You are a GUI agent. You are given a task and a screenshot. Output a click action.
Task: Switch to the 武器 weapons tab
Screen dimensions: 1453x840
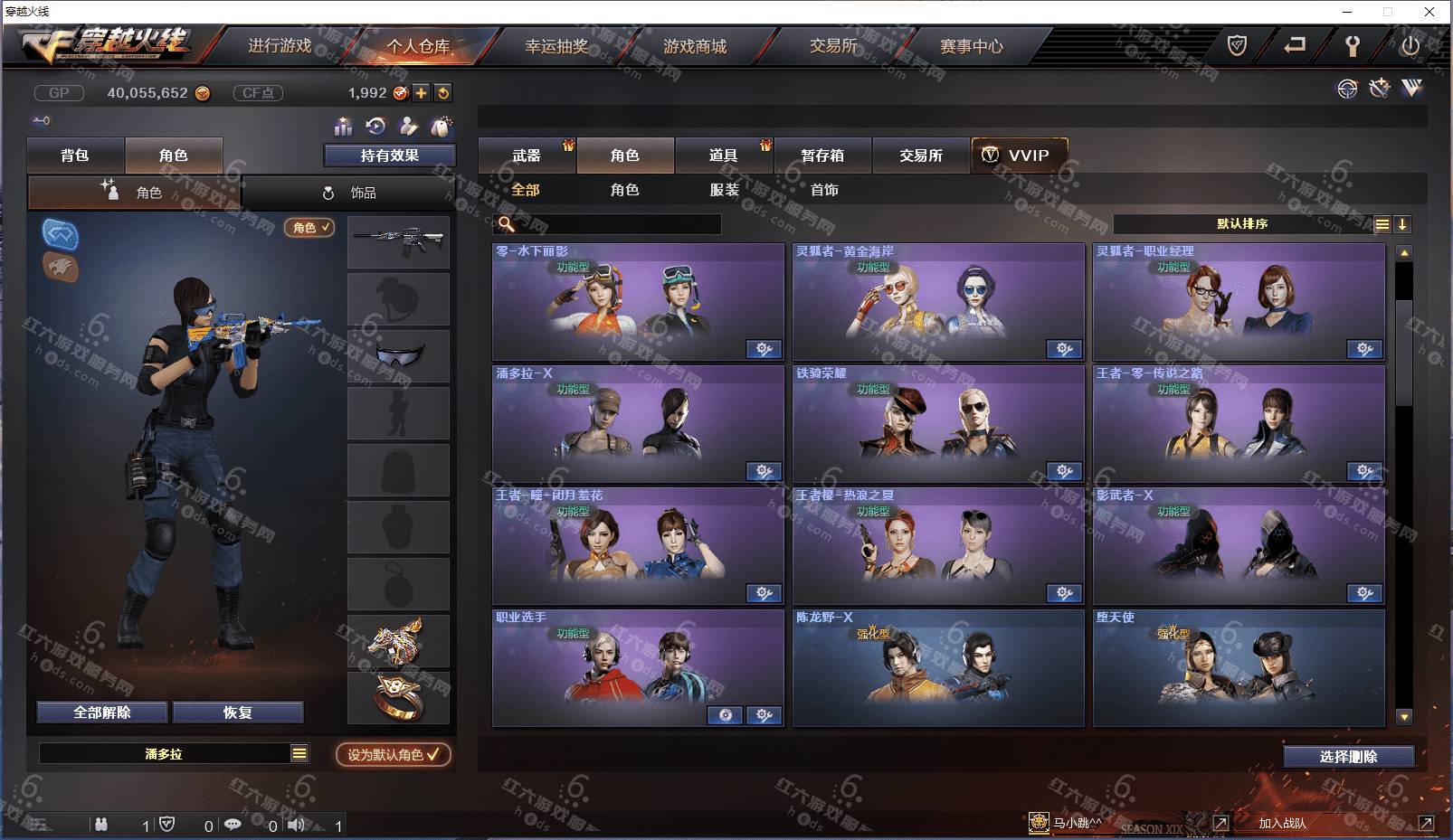[526, 156]
